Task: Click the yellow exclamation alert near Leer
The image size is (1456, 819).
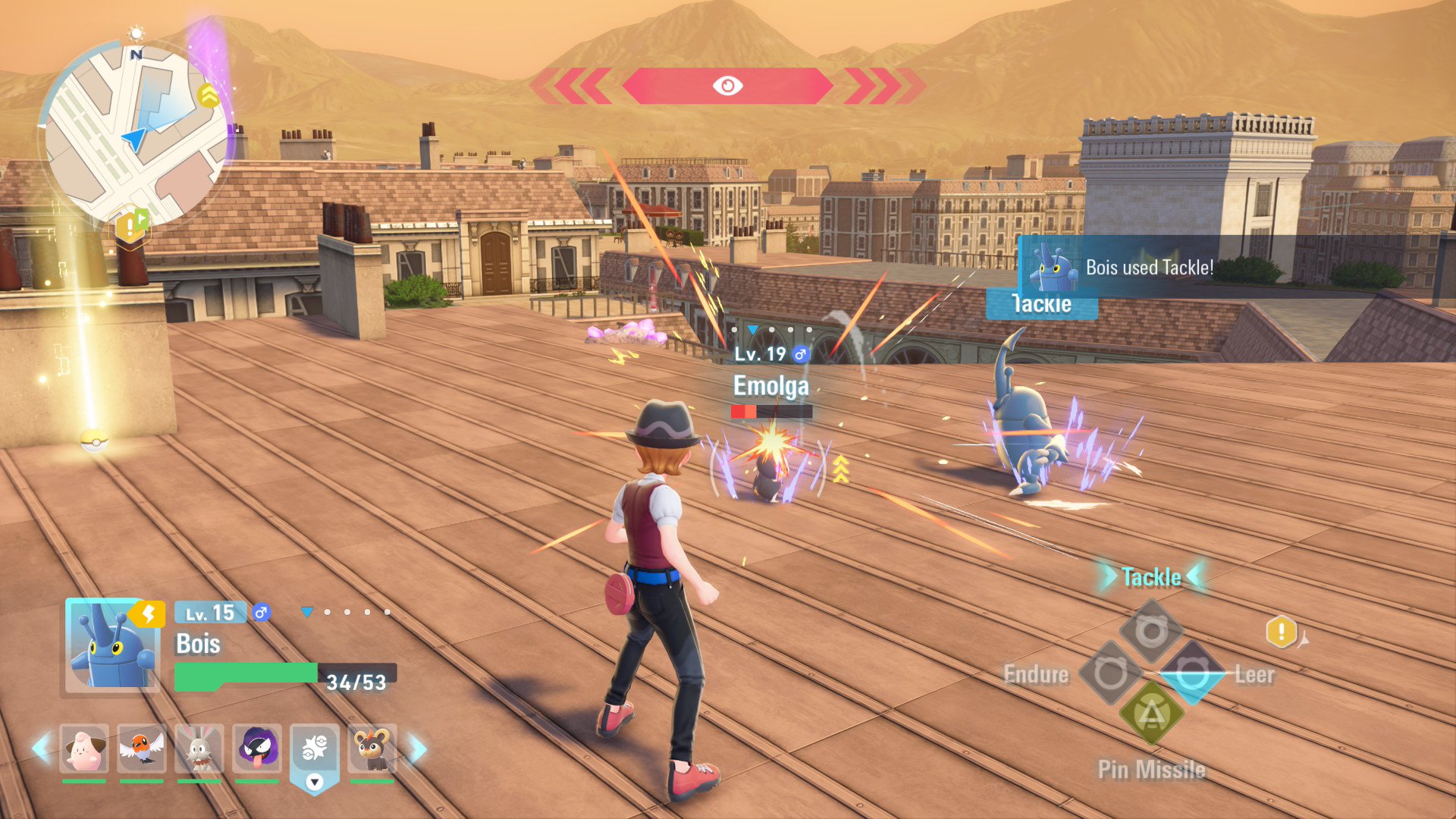Action: pyautogui.click(x=1281, y=631)
